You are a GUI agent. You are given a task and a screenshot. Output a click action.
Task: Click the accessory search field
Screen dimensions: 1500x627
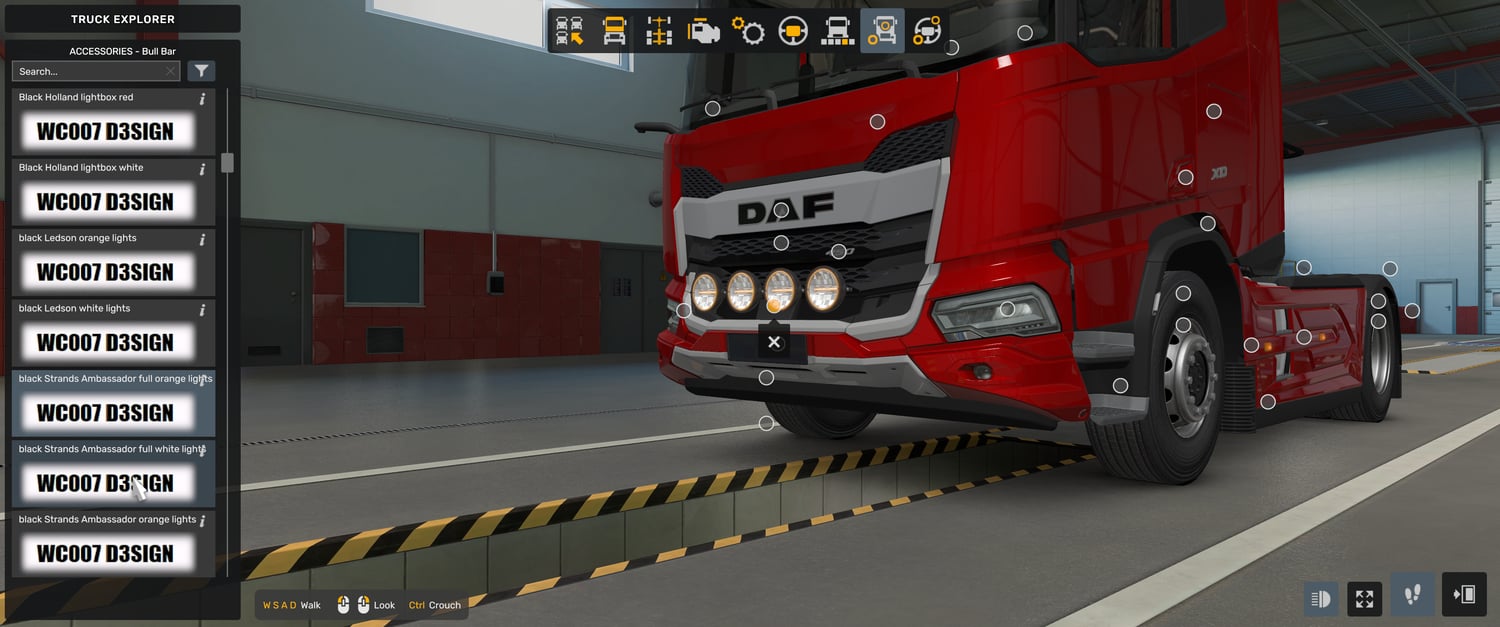coord(88,71)
